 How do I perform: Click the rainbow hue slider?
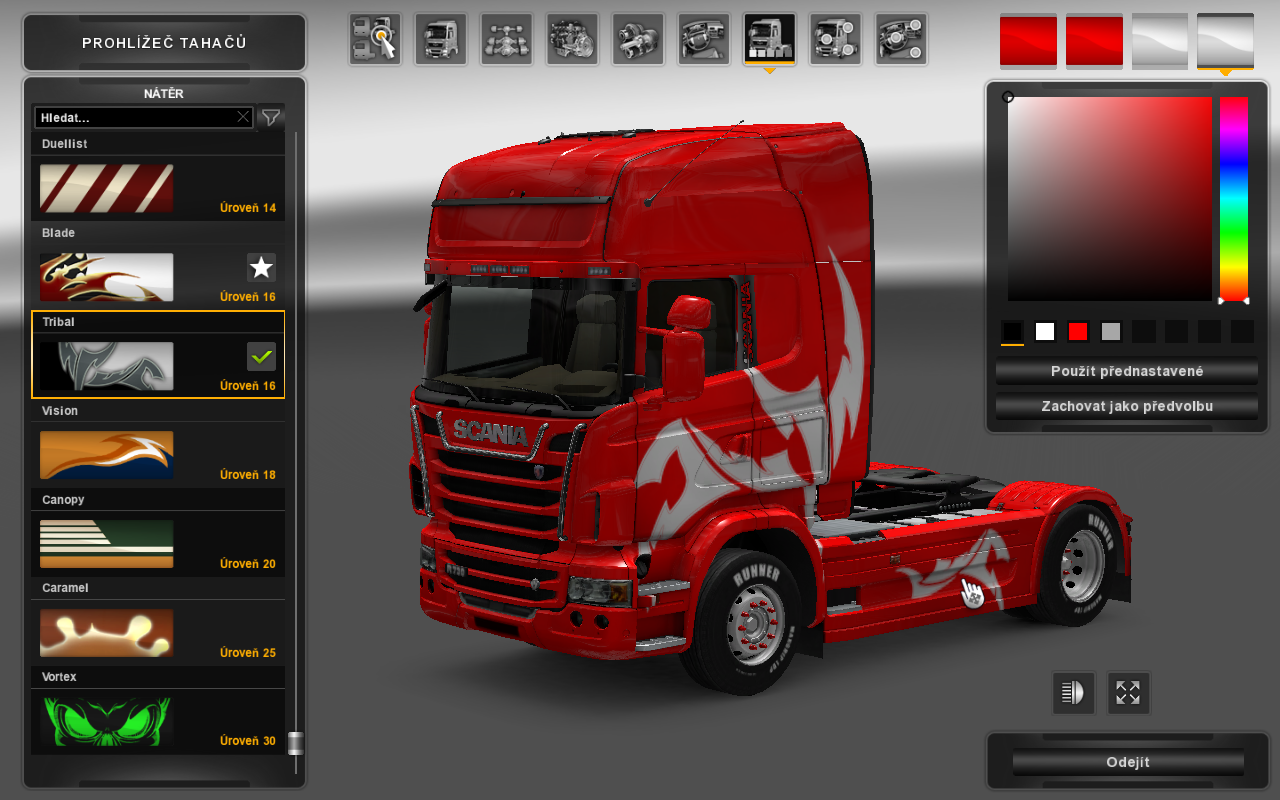pyautogui.click(x=1233, y=200)
